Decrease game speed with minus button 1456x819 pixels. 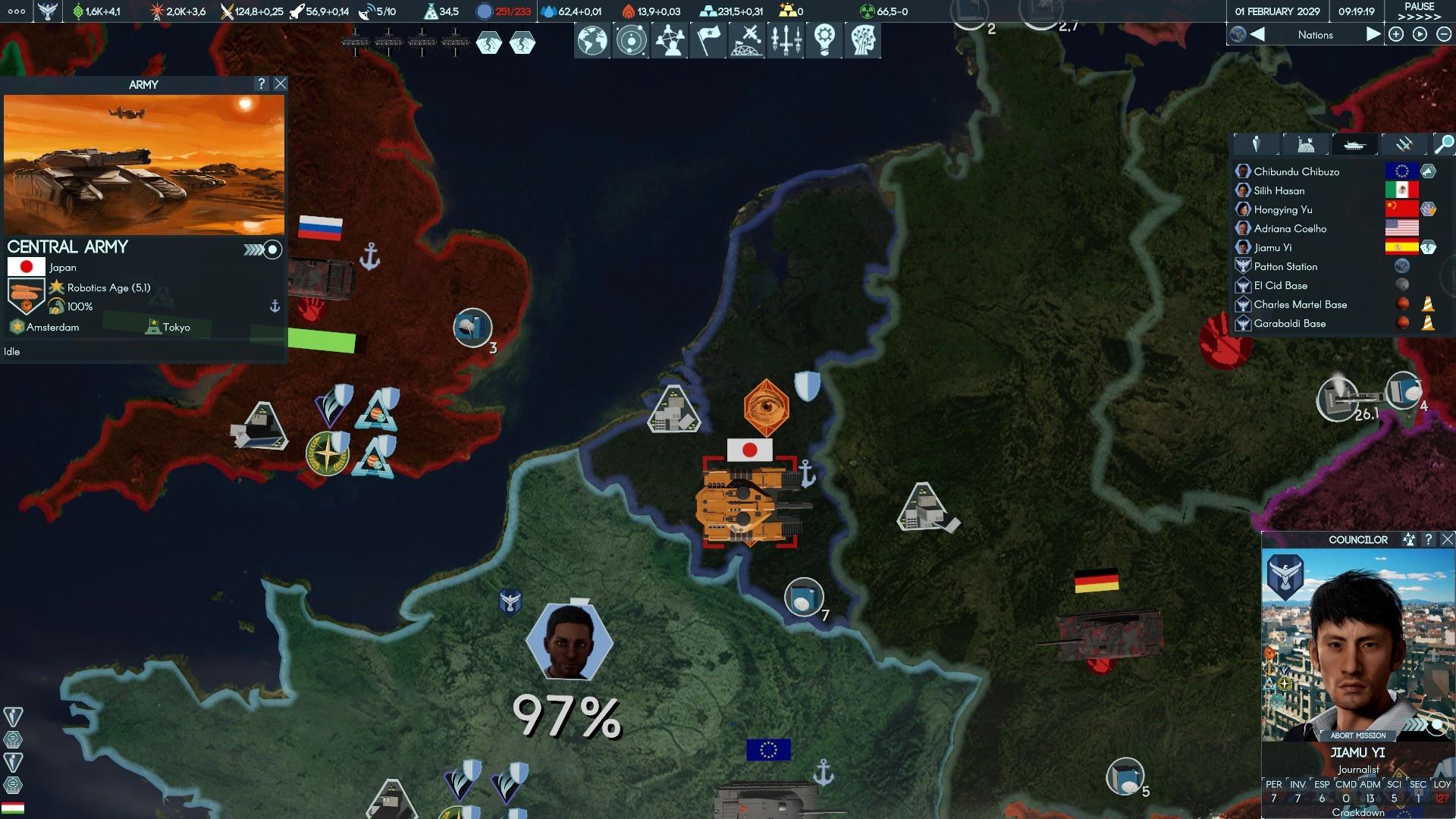click(1443, 35)
